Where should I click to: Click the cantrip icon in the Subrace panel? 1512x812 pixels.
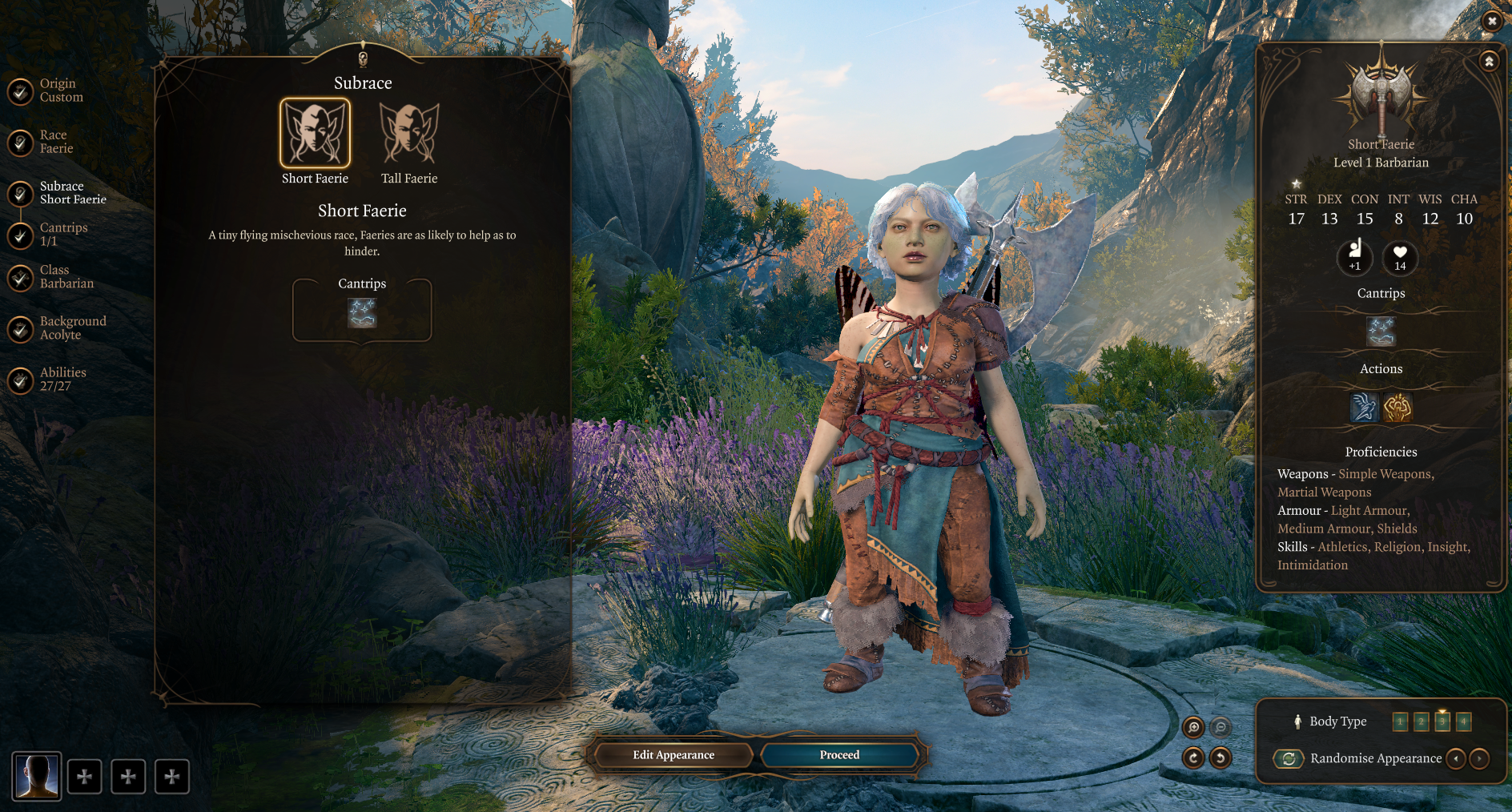pyautogui.click(x=362, y=313)
